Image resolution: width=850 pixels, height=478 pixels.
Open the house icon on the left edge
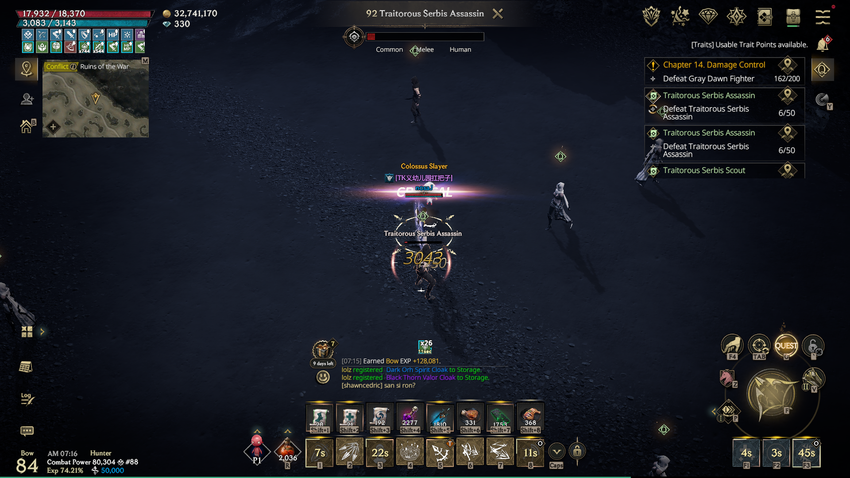pos(27,127)
